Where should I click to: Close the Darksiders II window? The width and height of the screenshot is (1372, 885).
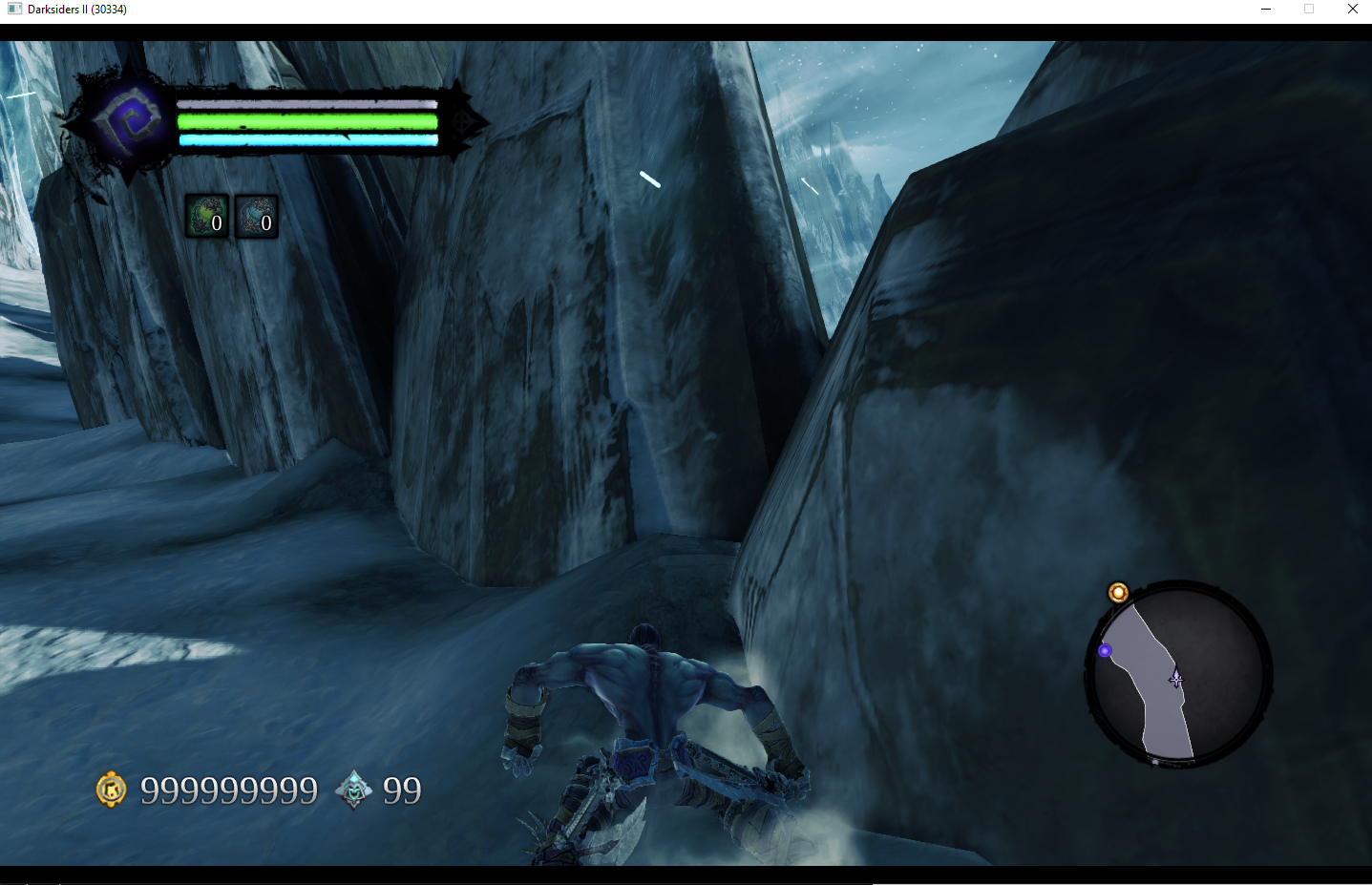click(1352, 10)
